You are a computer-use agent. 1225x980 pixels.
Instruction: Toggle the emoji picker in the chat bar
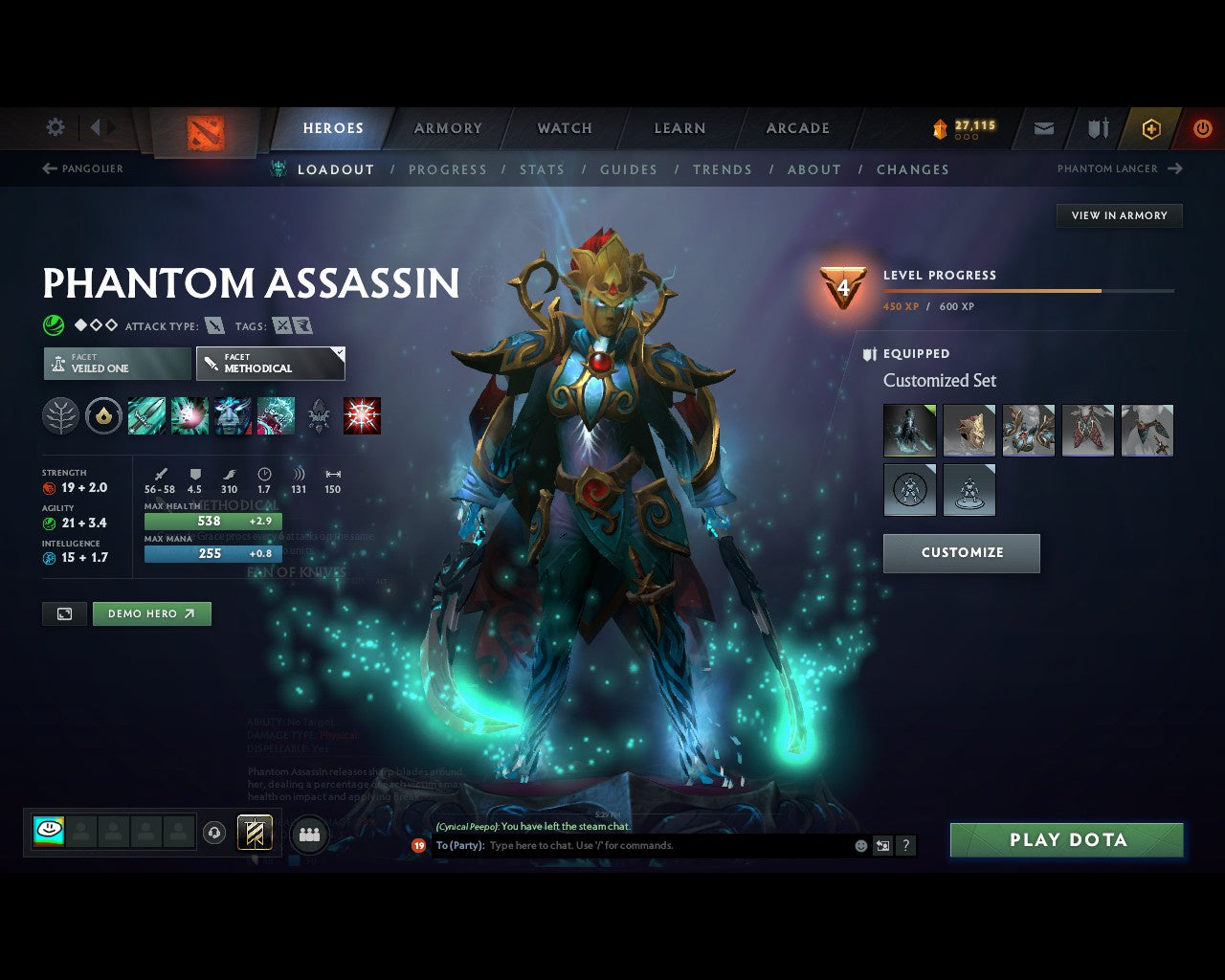[860, 846]
